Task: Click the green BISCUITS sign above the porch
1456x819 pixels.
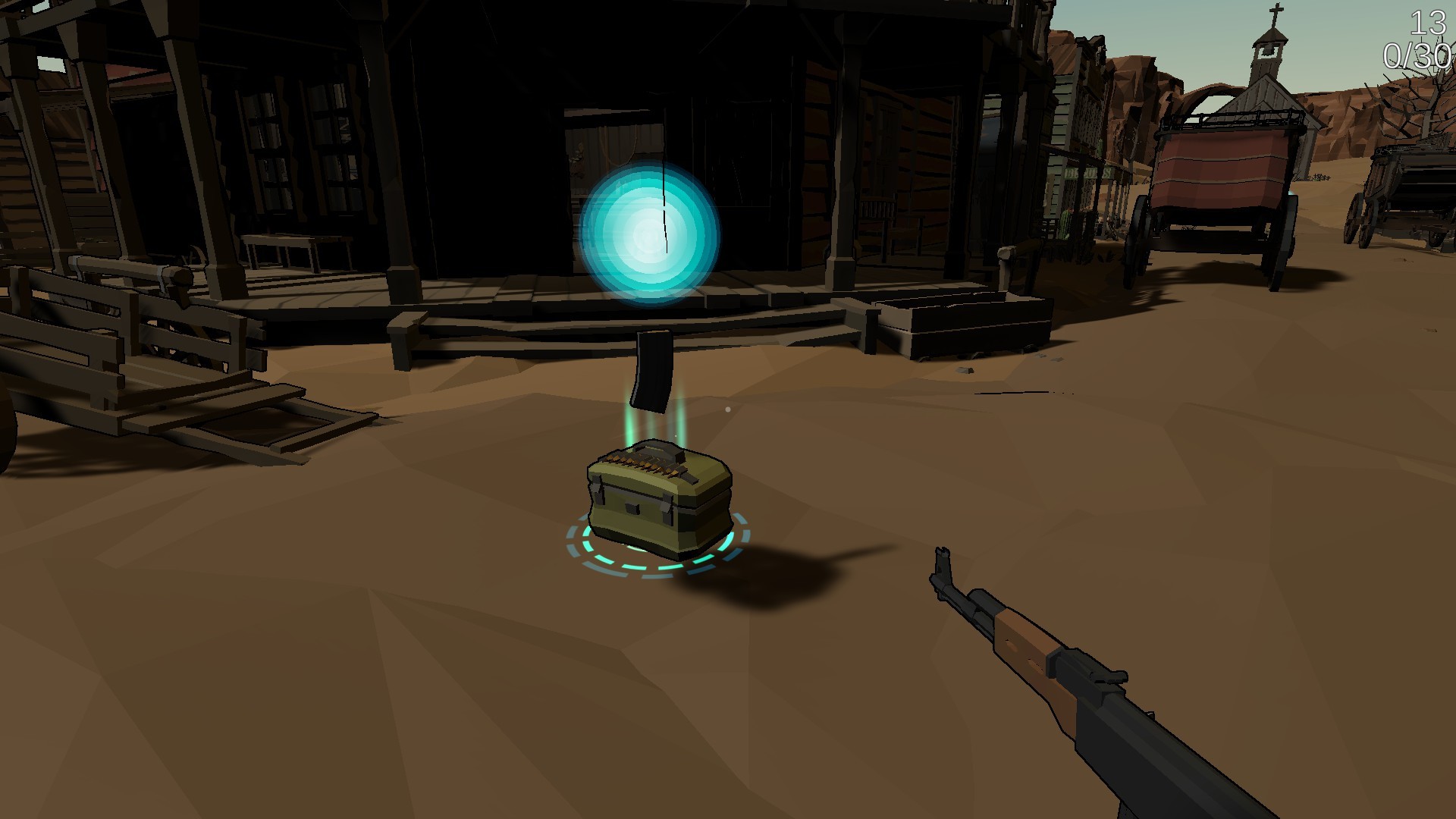Action: (1088, 171)
